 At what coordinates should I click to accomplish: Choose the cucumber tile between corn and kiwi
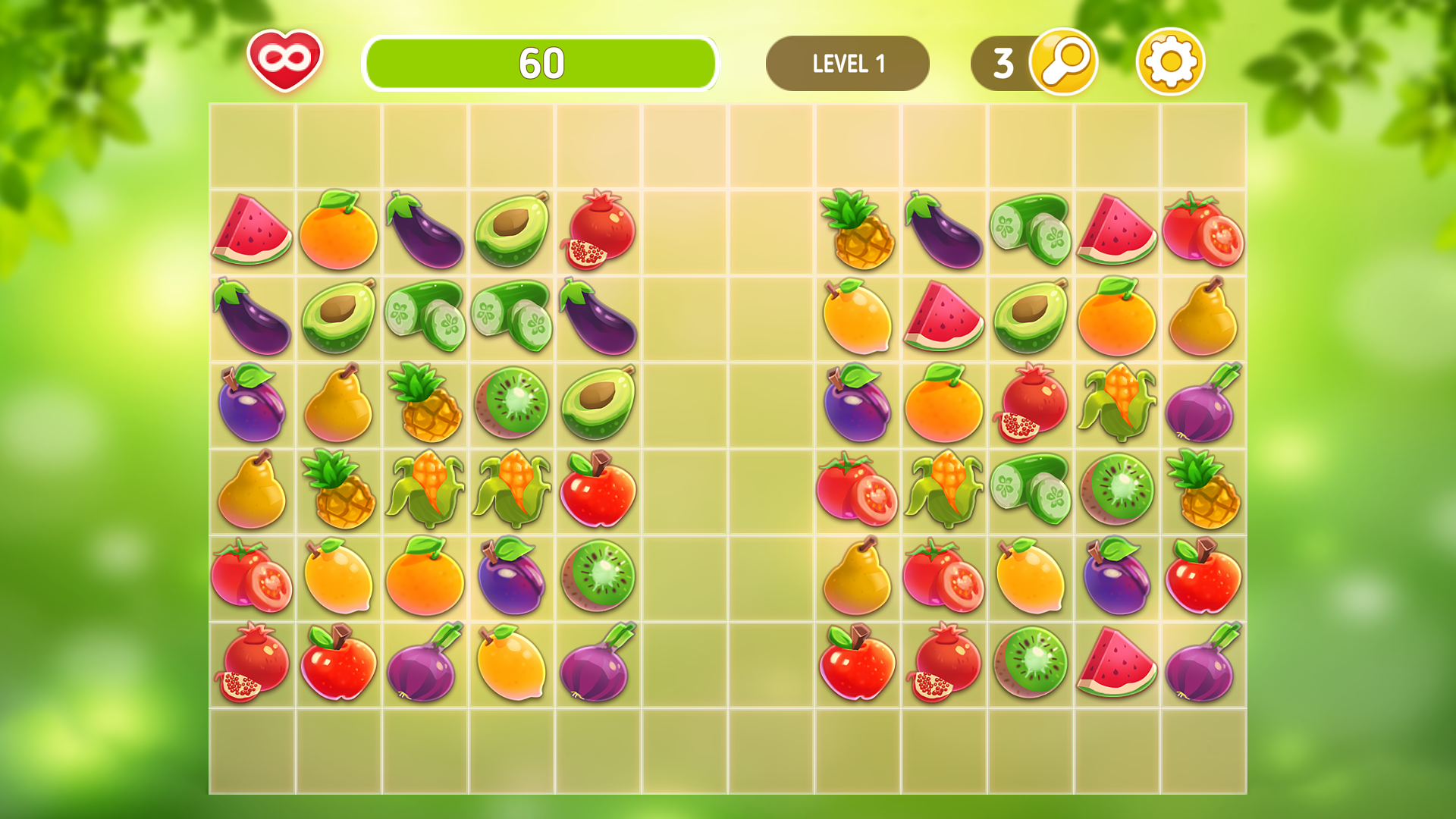[x=1030, y=489]
